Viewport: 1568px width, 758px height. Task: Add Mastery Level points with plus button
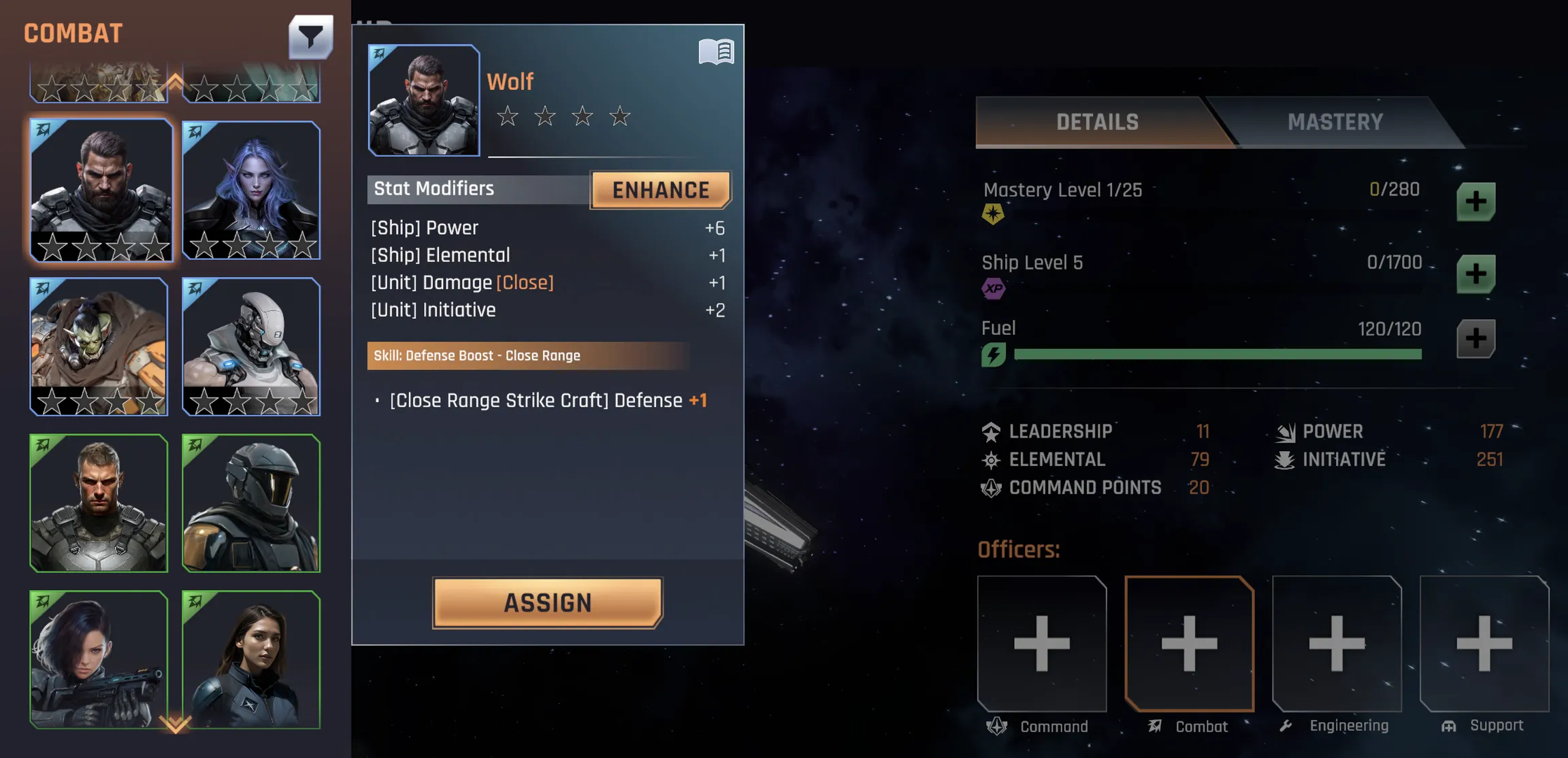pyautogui.click(x=1475, y=201)
